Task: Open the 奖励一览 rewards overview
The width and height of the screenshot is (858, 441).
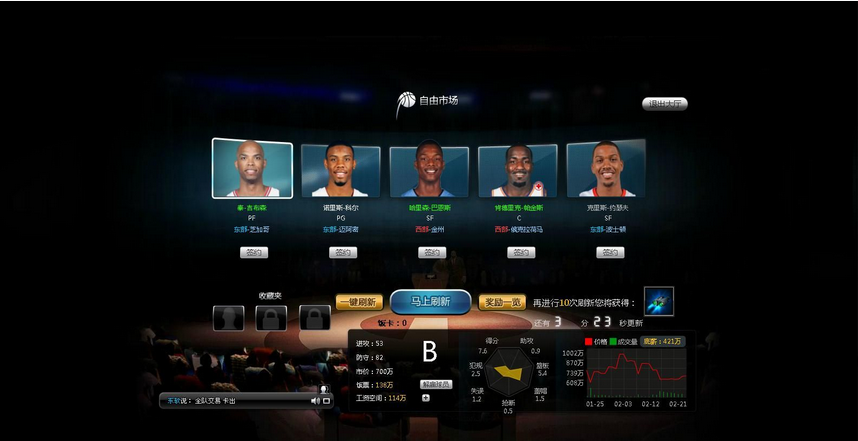Action: click(x=502, y=302)
